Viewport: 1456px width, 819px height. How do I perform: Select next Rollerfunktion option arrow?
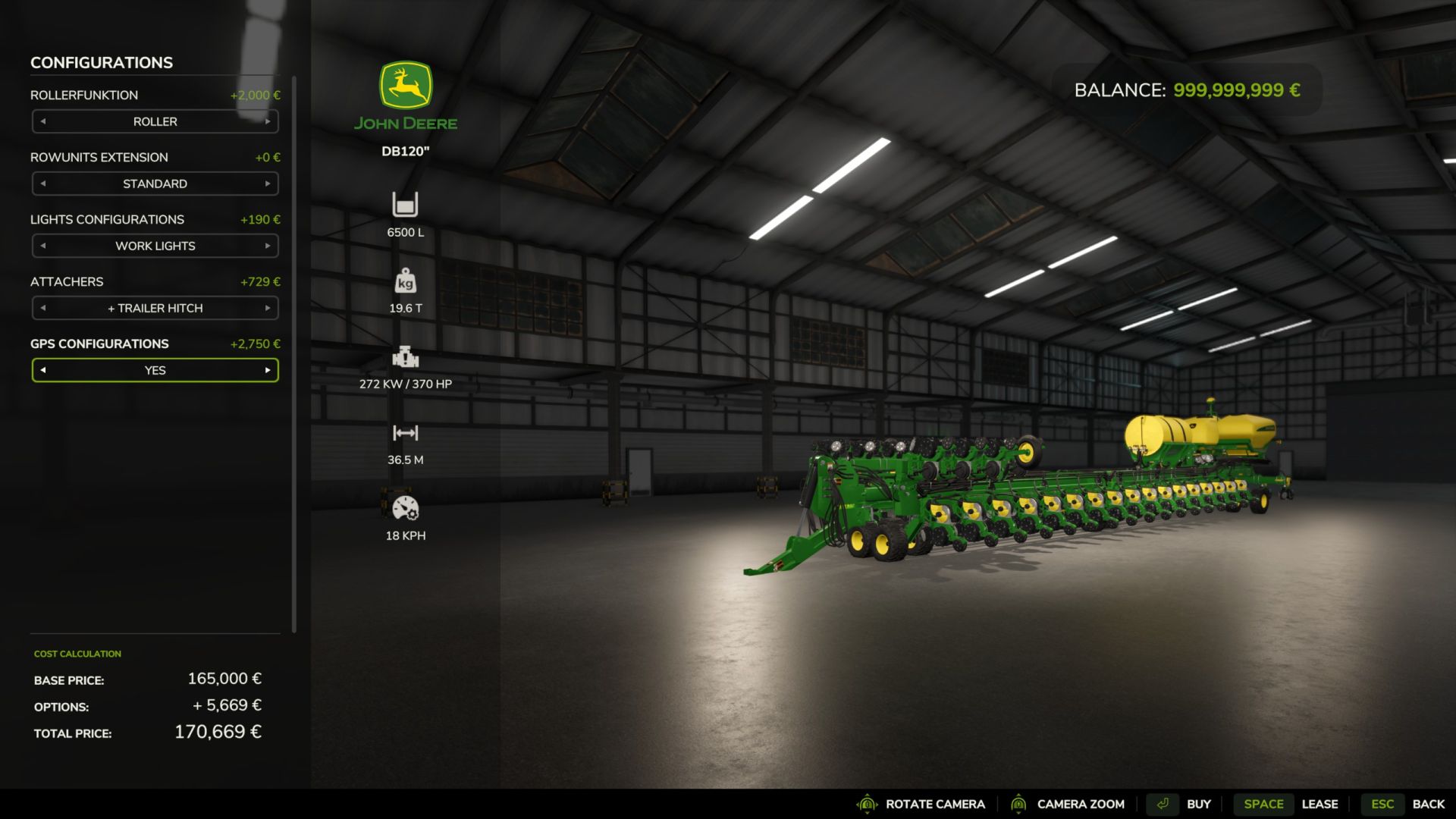[268, 121]
